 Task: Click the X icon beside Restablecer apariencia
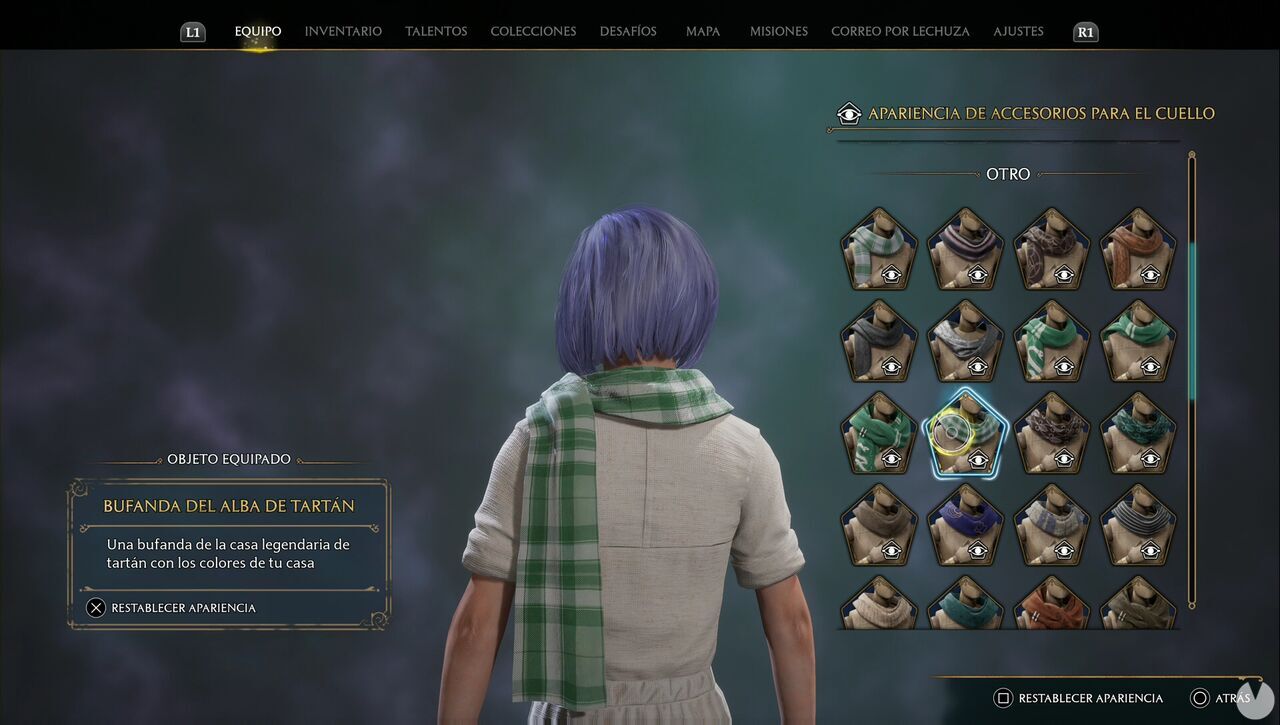tap(97, 607)
